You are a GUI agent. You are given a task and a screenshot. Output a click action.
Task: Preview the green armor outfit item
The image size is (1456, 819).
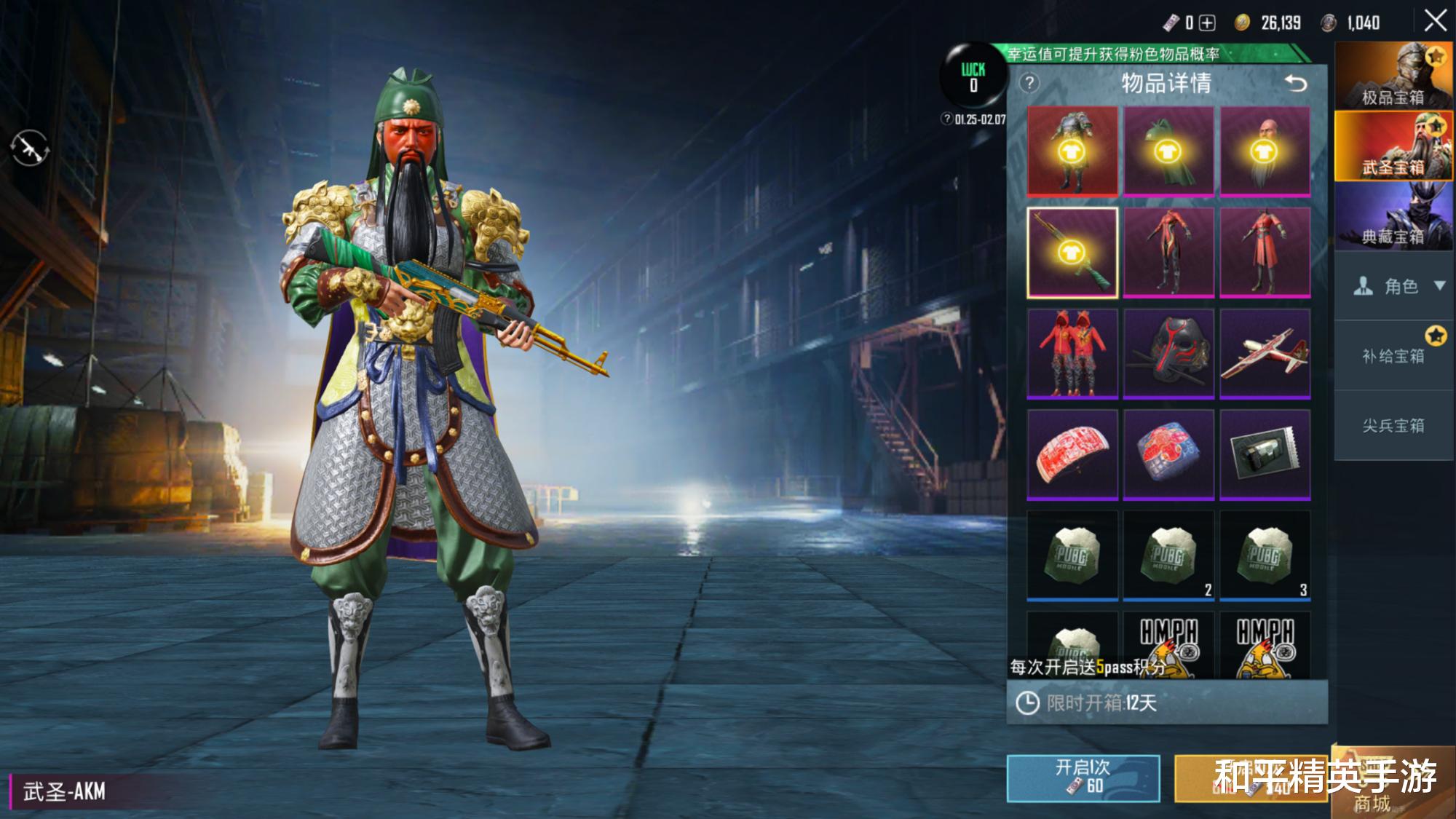click(1072, 151)
